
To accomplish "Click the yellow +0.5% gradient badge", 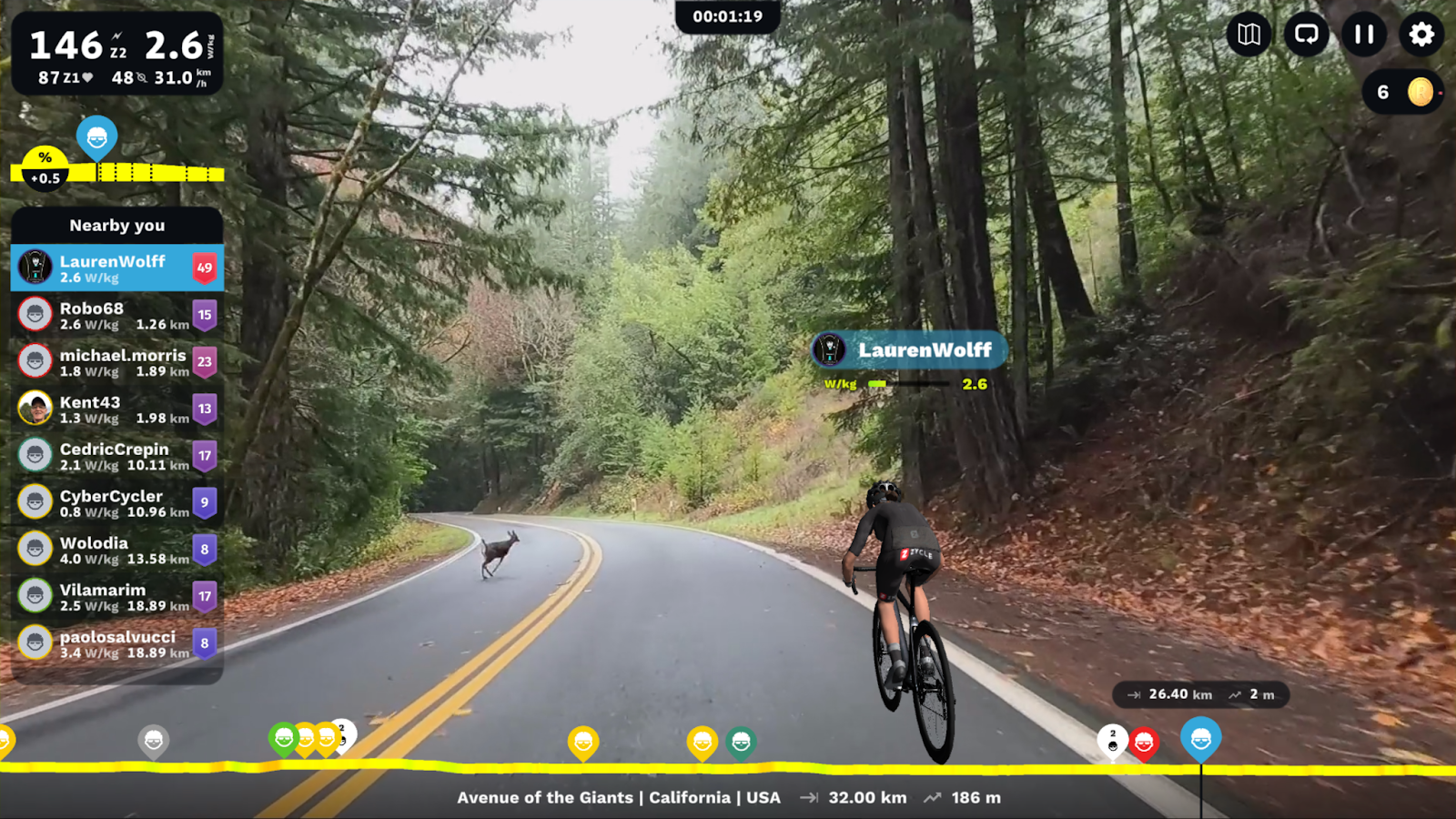I will click(43, 167).
